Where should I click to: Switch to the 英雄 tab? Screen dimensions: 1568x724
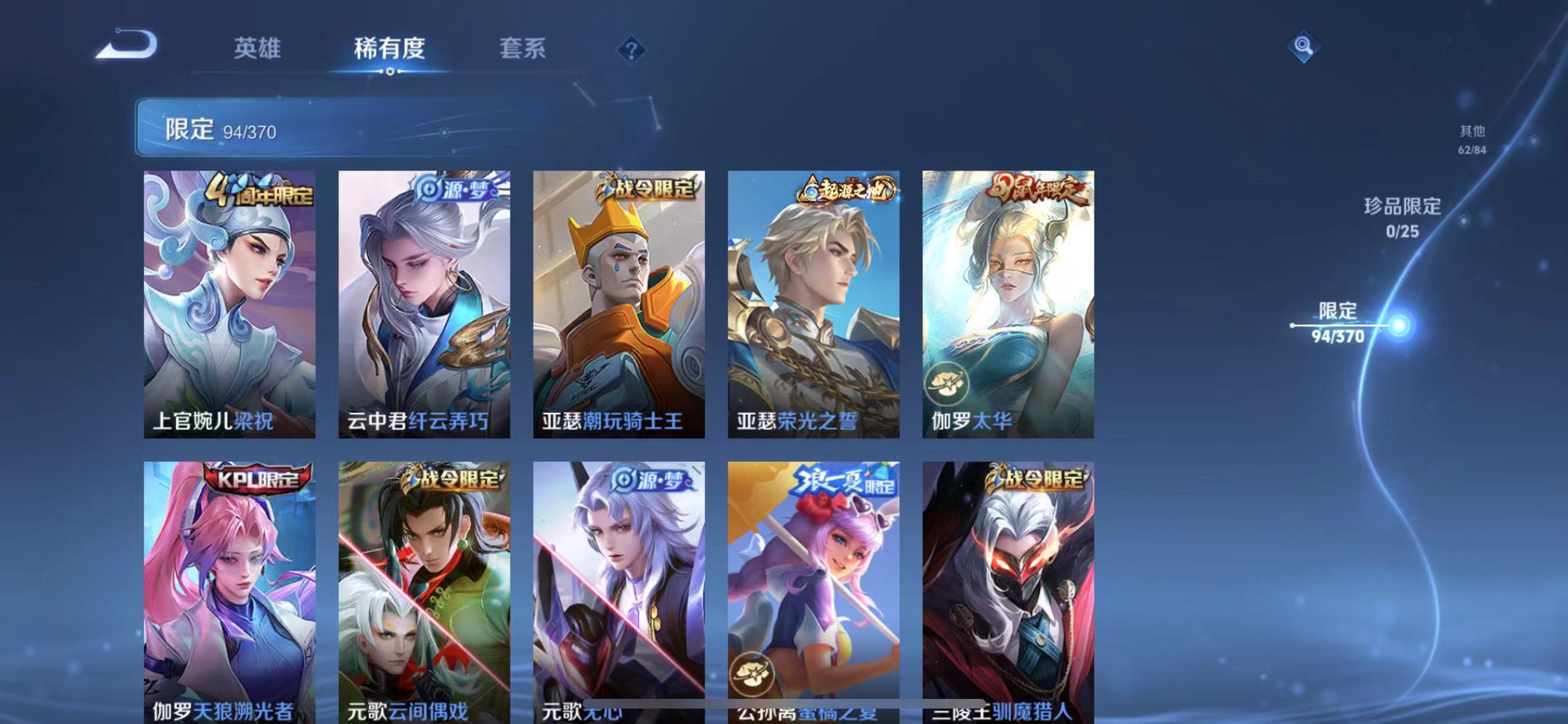[x=257, y=49]
